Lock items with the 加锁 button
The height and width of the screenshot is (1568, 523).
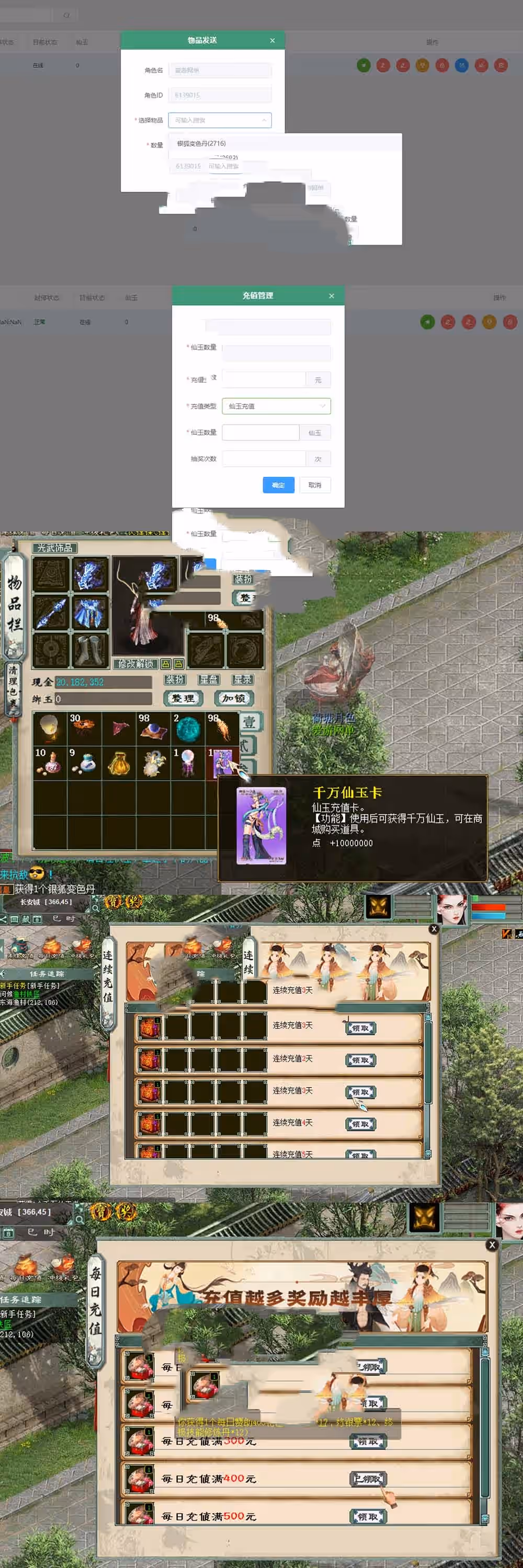(234, 699)
